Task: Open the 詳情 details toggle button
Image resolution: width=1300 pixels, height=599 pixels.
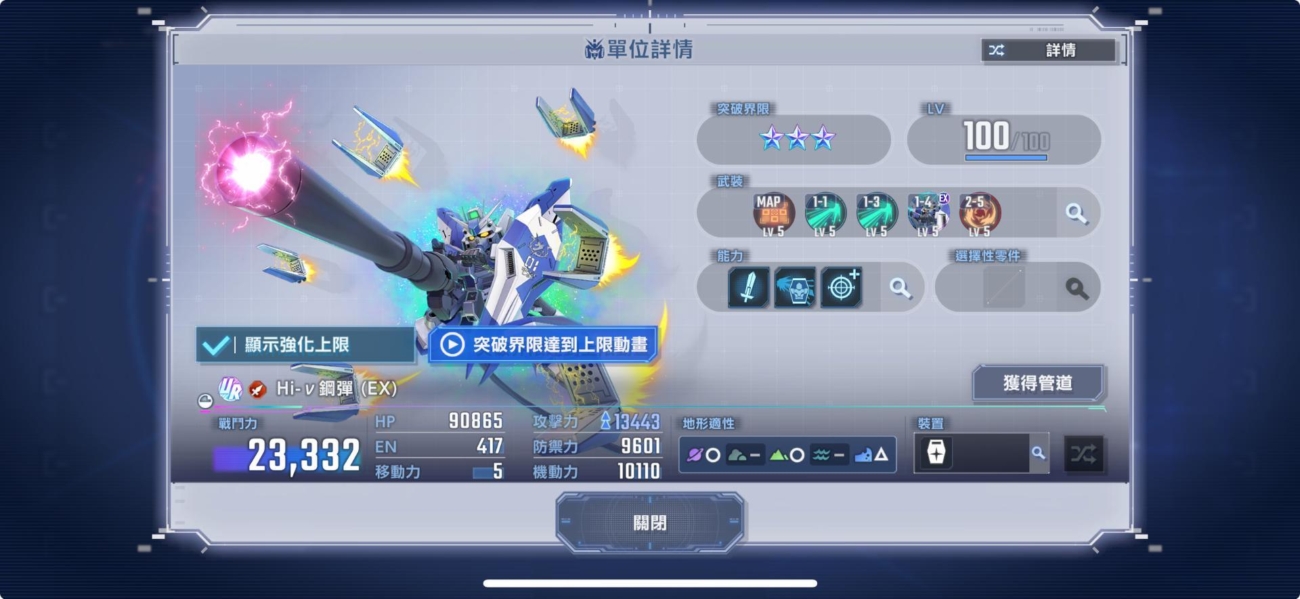Action: click(x=1048, y=50)
